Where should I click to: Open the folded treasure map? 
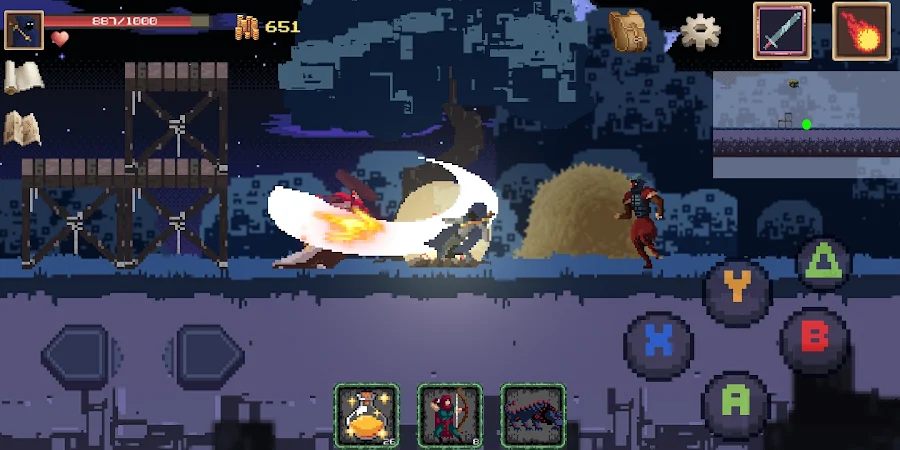22,128
